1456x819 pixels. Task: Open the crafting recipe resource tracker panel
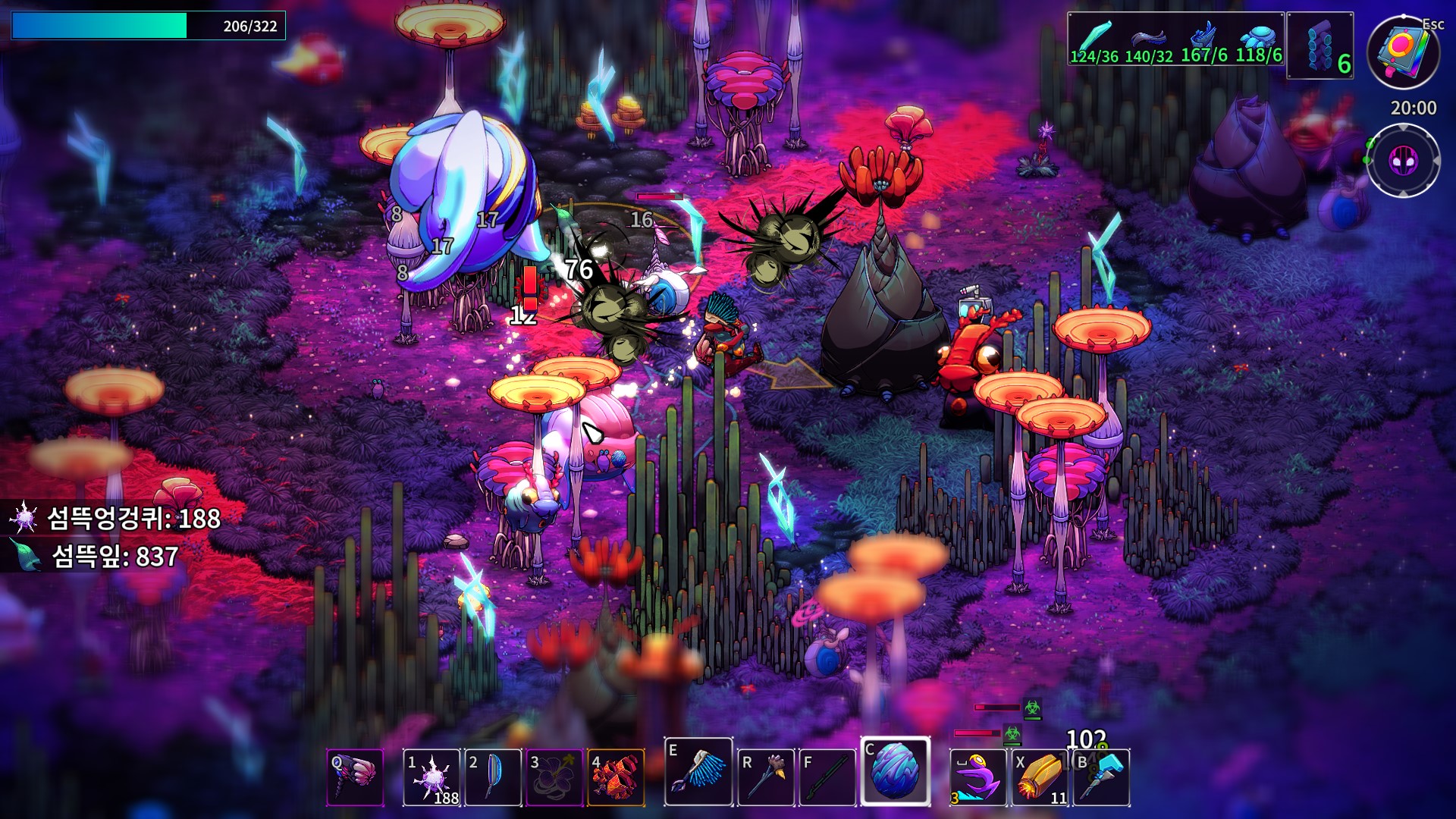1175,39
